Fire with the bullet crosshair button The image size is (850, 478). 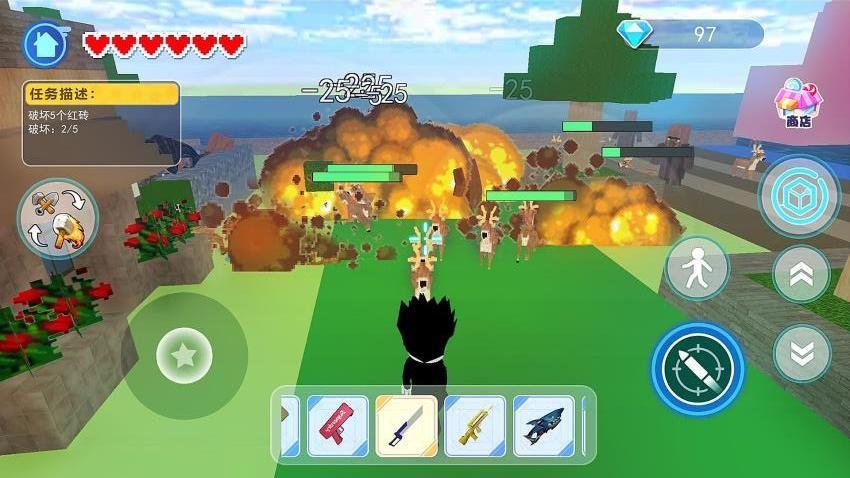click(x=698, y=368)
